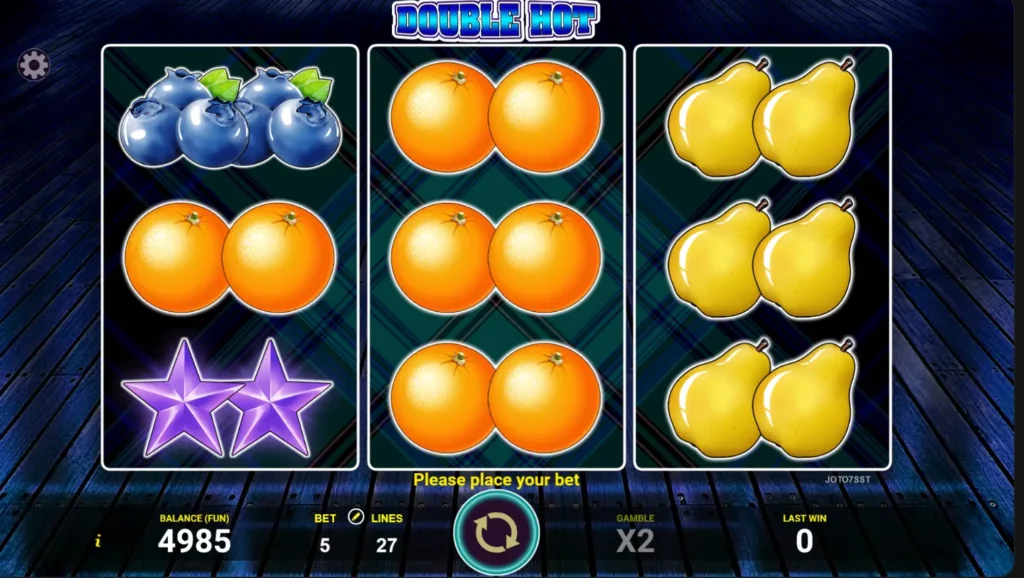The height and width of the screenshot is (578, 1024).
Task: Show the game info via the i icon
Action: point(98,541)
